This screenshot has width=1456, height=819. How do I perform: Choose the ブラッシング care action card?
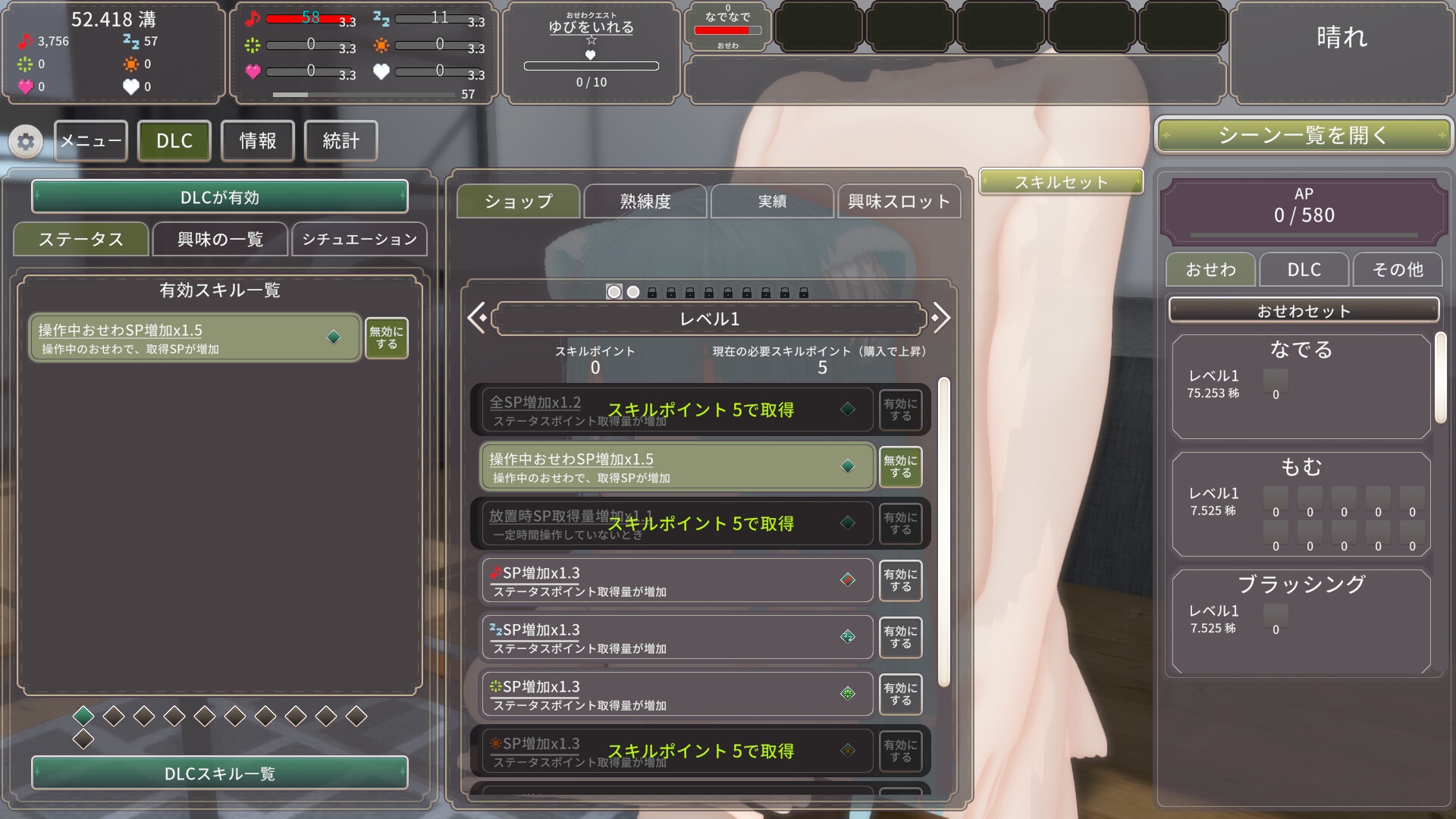(x=1301, y=622)
